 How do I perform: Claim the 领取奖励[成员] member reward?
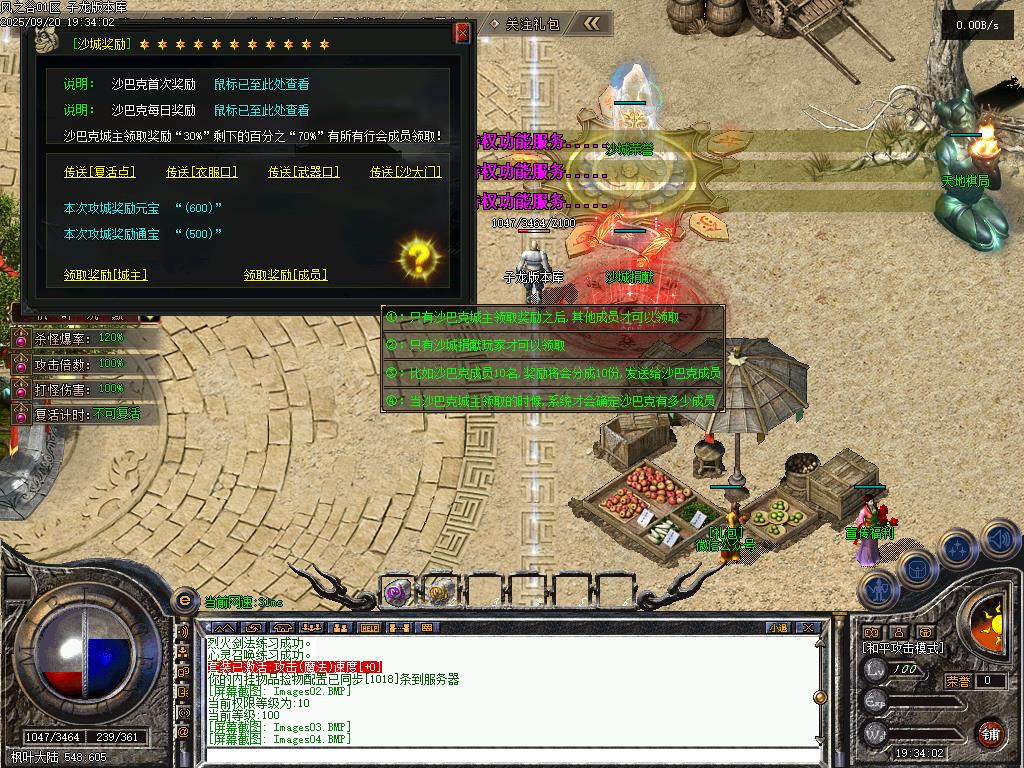(x=285, y=274)
